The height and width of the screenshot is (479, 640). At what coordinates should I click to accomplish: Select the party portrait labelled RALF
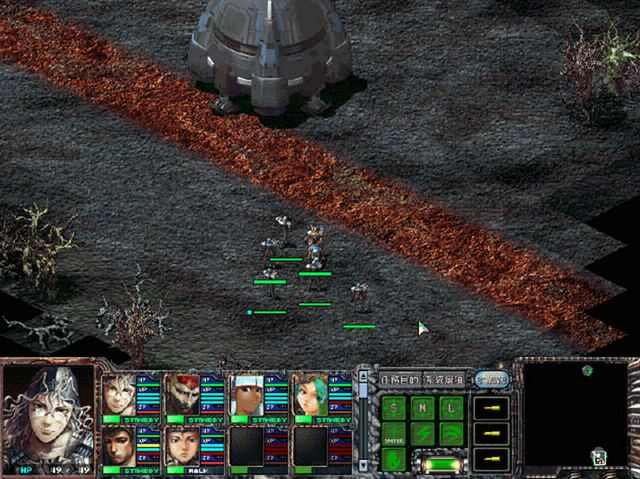pos(181,446)
